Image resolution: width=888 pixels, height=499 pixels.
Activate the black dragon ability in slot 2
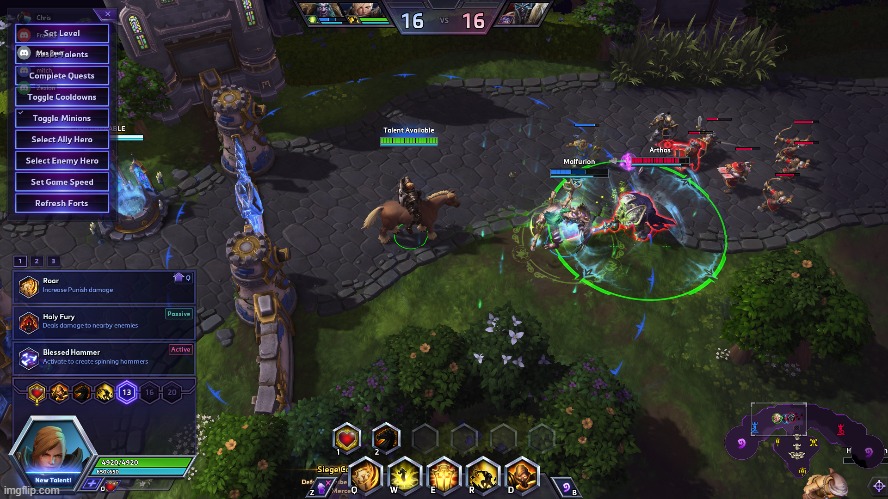pos(386,437)
